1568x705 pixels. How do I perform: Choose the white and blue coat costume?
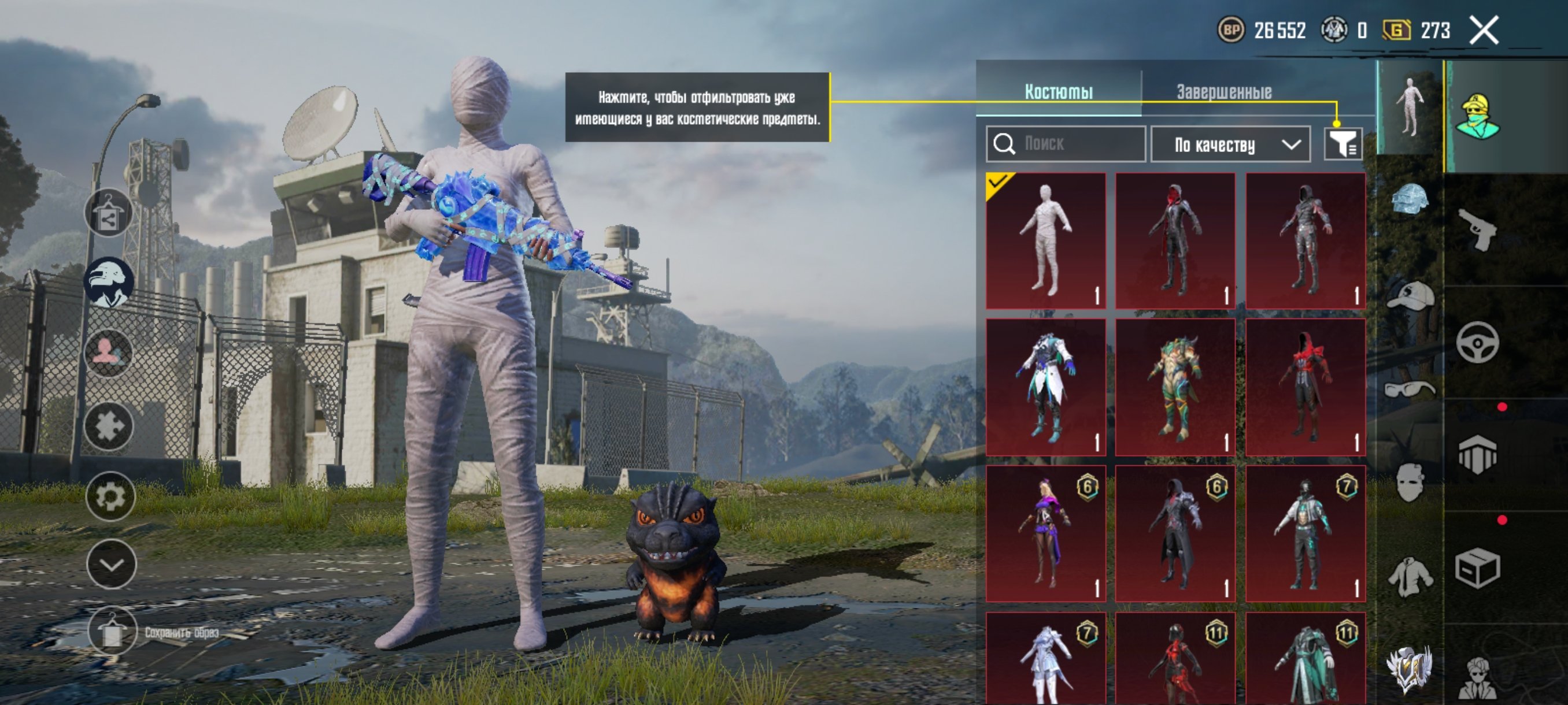pos(1046,387)
